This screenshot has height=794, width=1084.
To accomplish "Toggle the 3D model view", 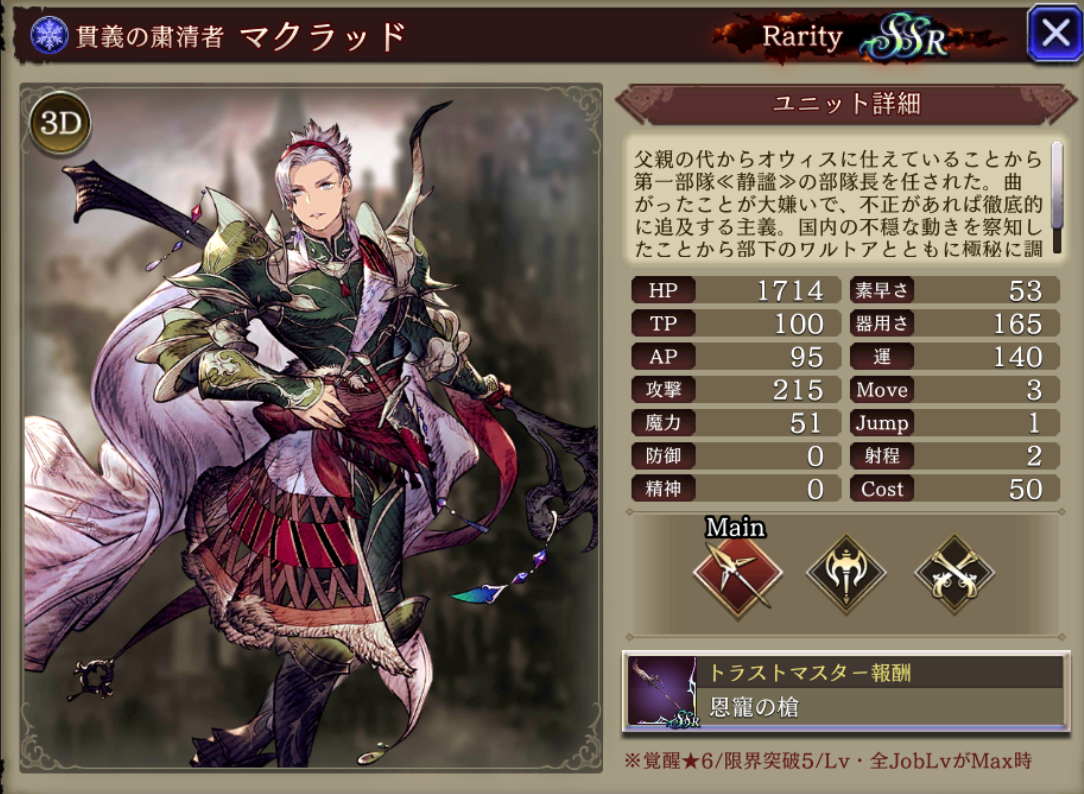I will point(60,123).
